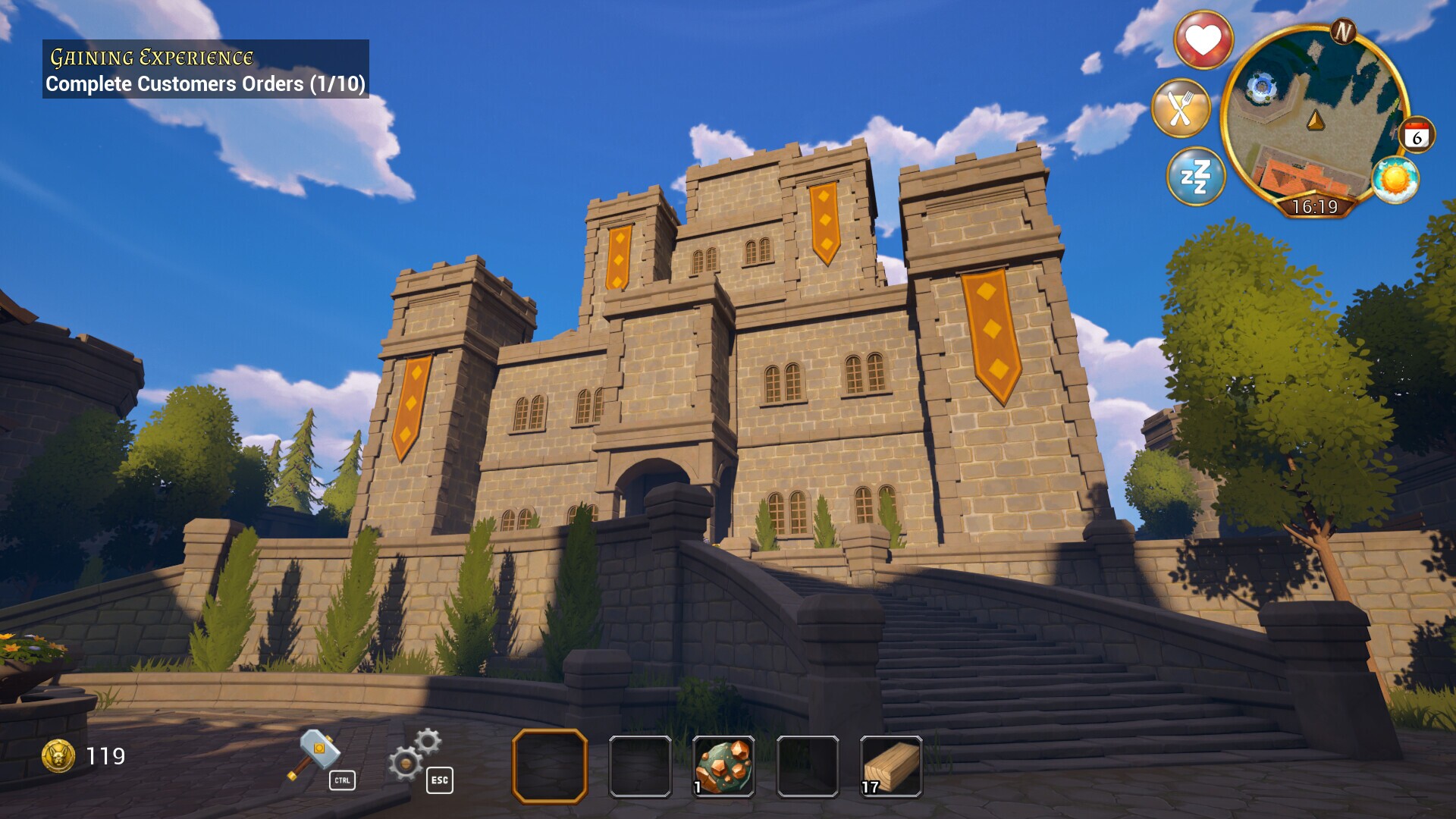
Task: Open the Gaining Experience quest tracker
Action: pyautogui.click(x=206, y=70)
